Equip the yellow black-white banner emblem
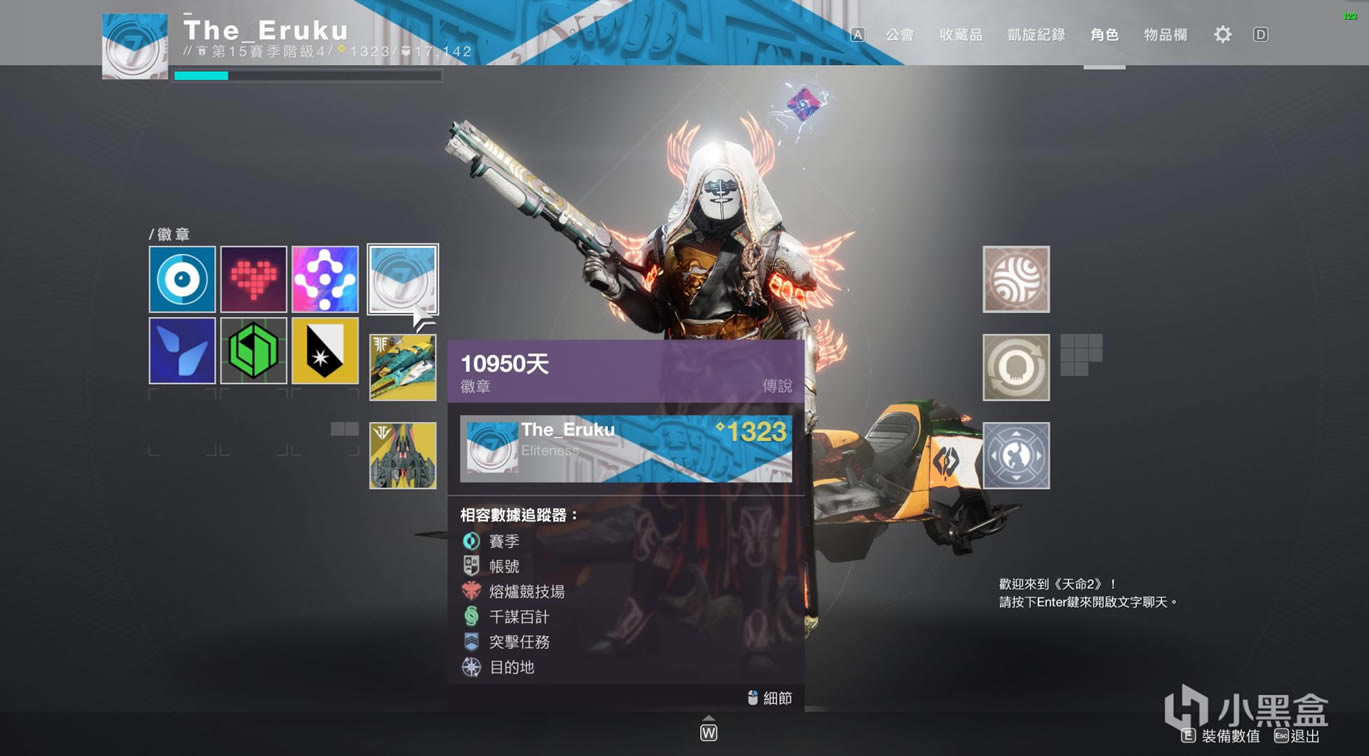Image resolution: width=1369 pixels, height=756 pixels. pos(325,351)
